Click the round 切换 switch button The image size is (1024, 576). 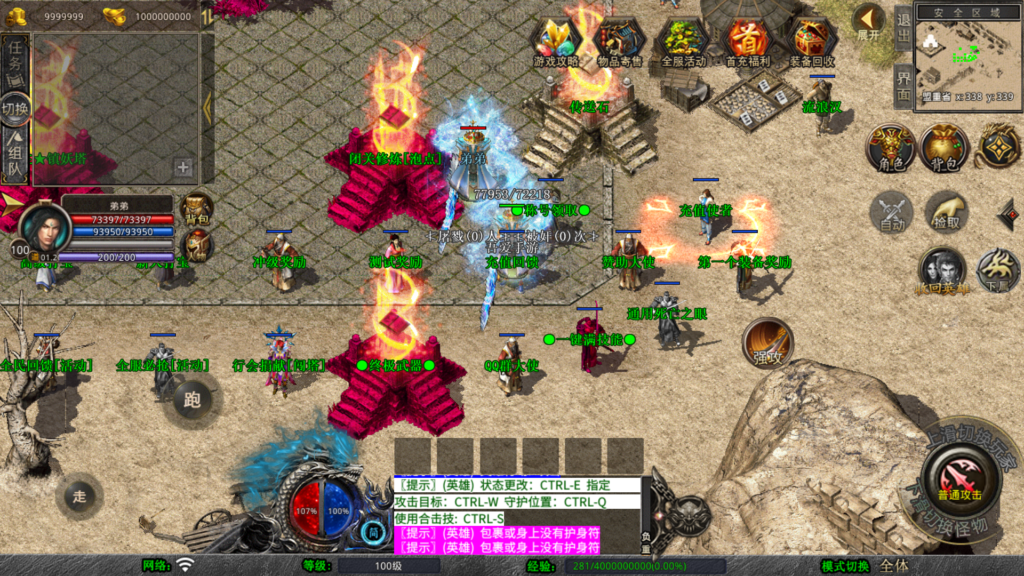coord(15,108)
